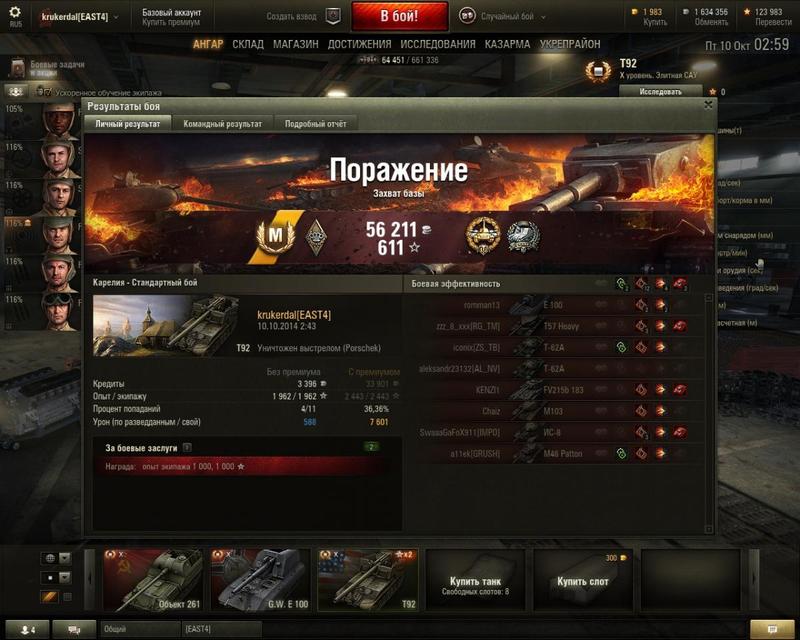Click the Исследовать button under T92
This screenshot has height=640, width=800.
click(646, 91)
